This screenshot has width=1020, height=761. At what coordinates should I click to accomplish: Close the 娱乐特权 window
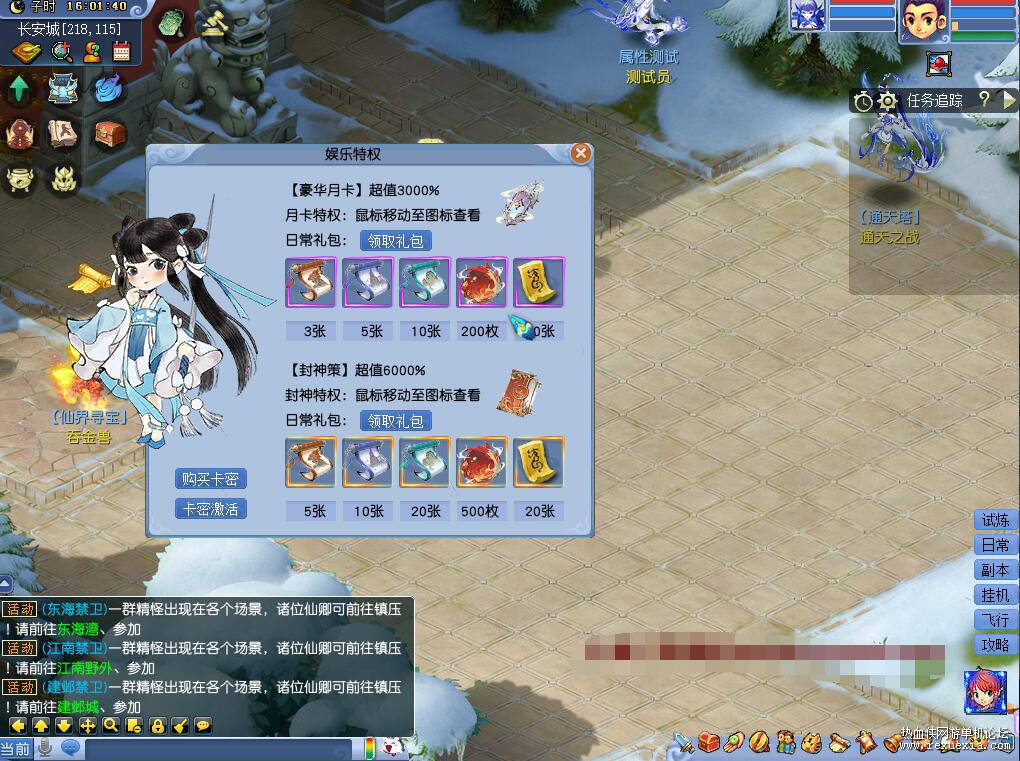(580, 153)
